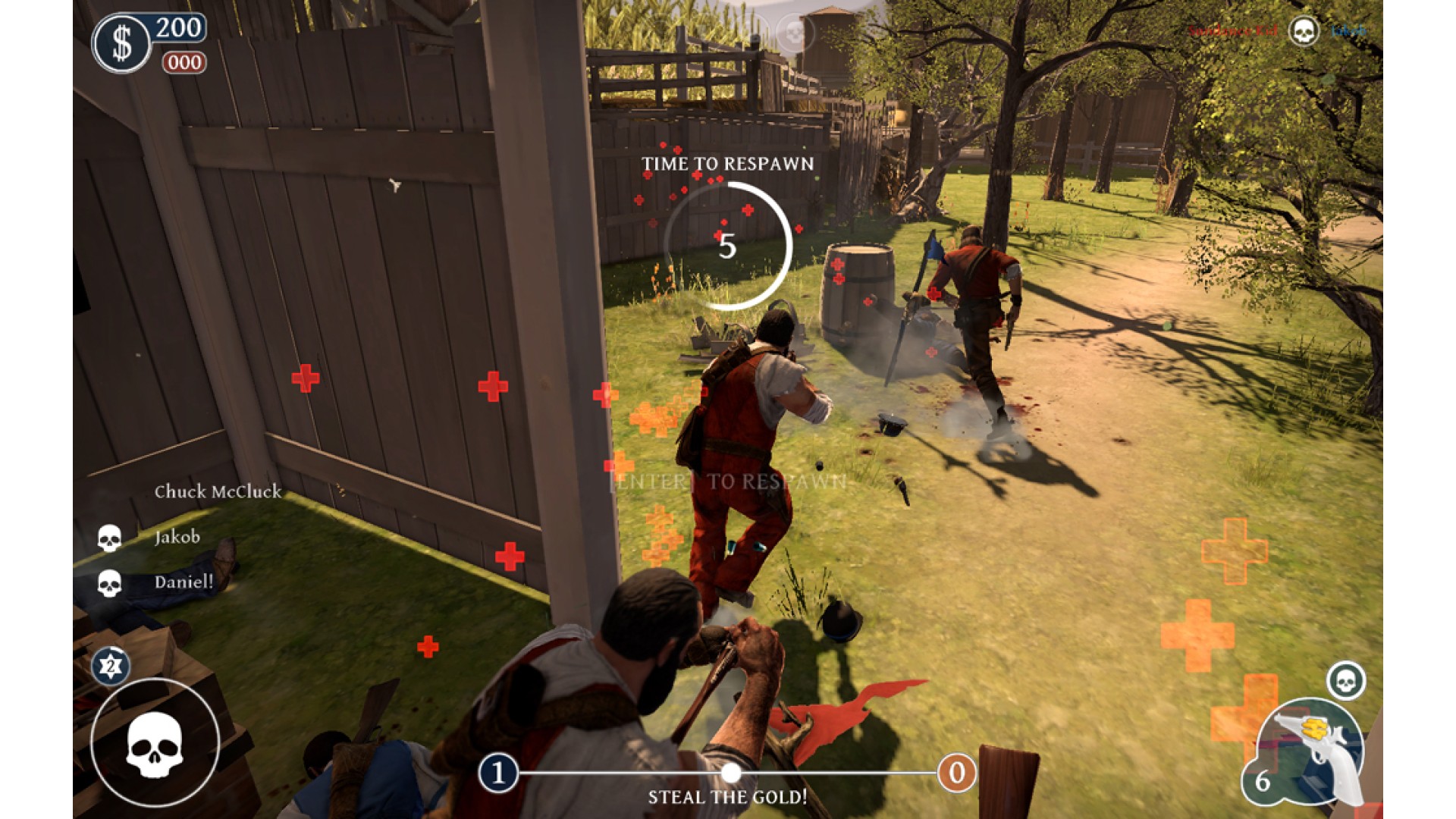Click the kill feed skull icon
The height and width of the screenshot is (819, 1456).
coord(1304,31)
